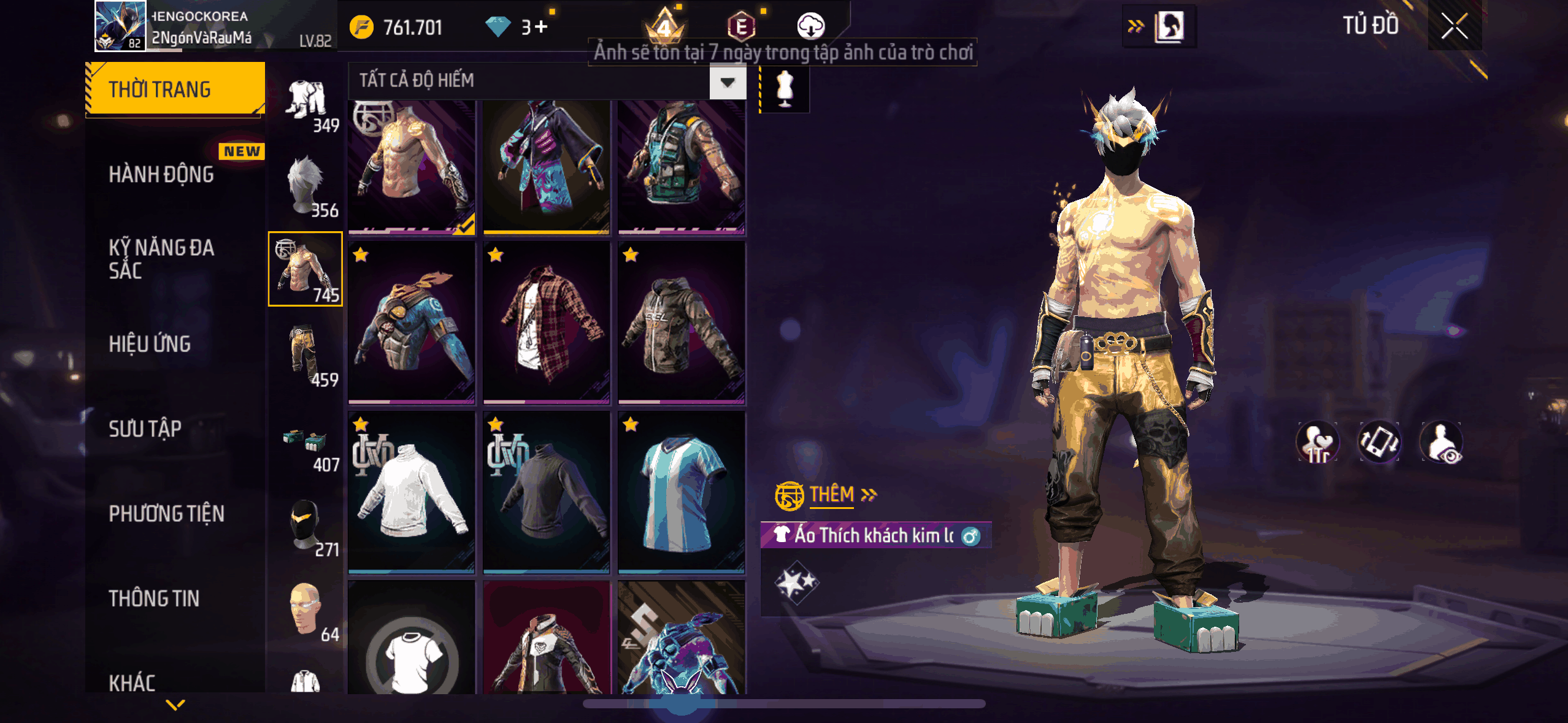Select the Hiệu Ứng menu entry
This screenshot has height=723, width=1568.
coord(150,344)
